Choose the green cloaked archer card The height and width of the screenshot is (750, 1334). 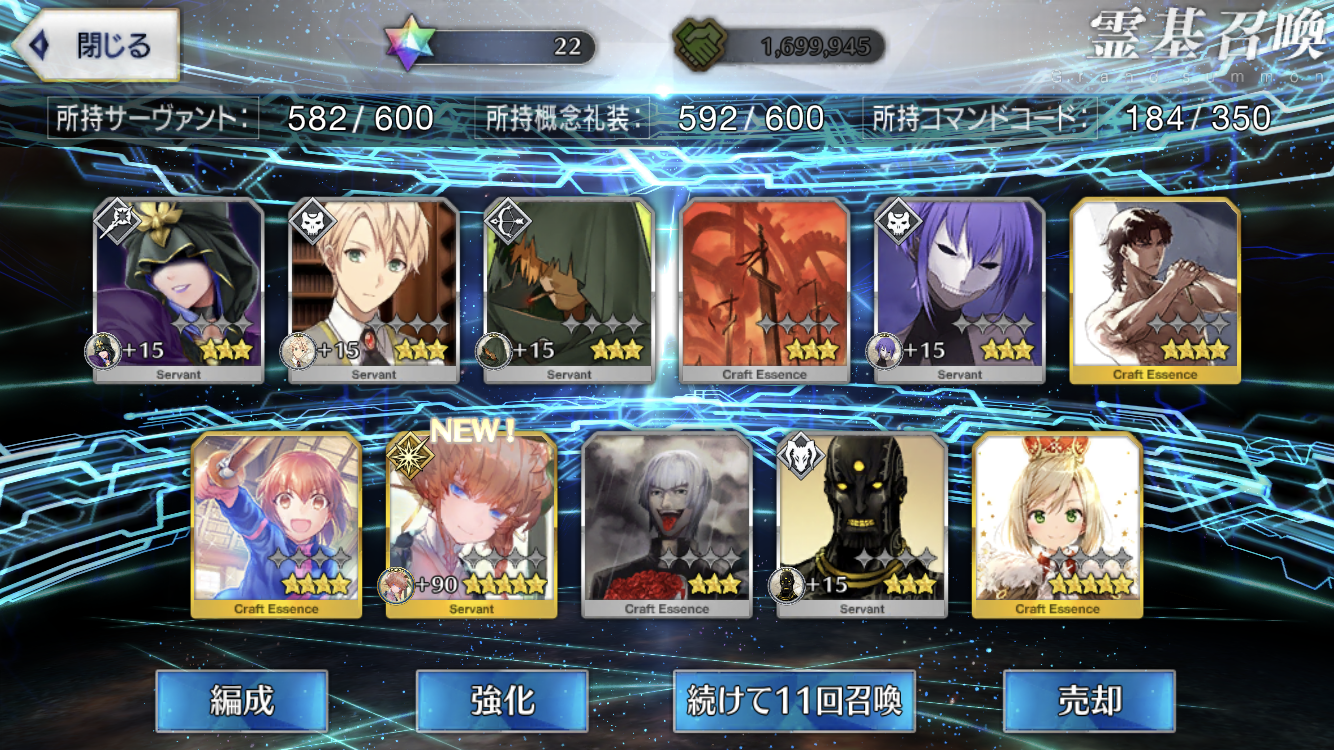(x=569, y=290)
